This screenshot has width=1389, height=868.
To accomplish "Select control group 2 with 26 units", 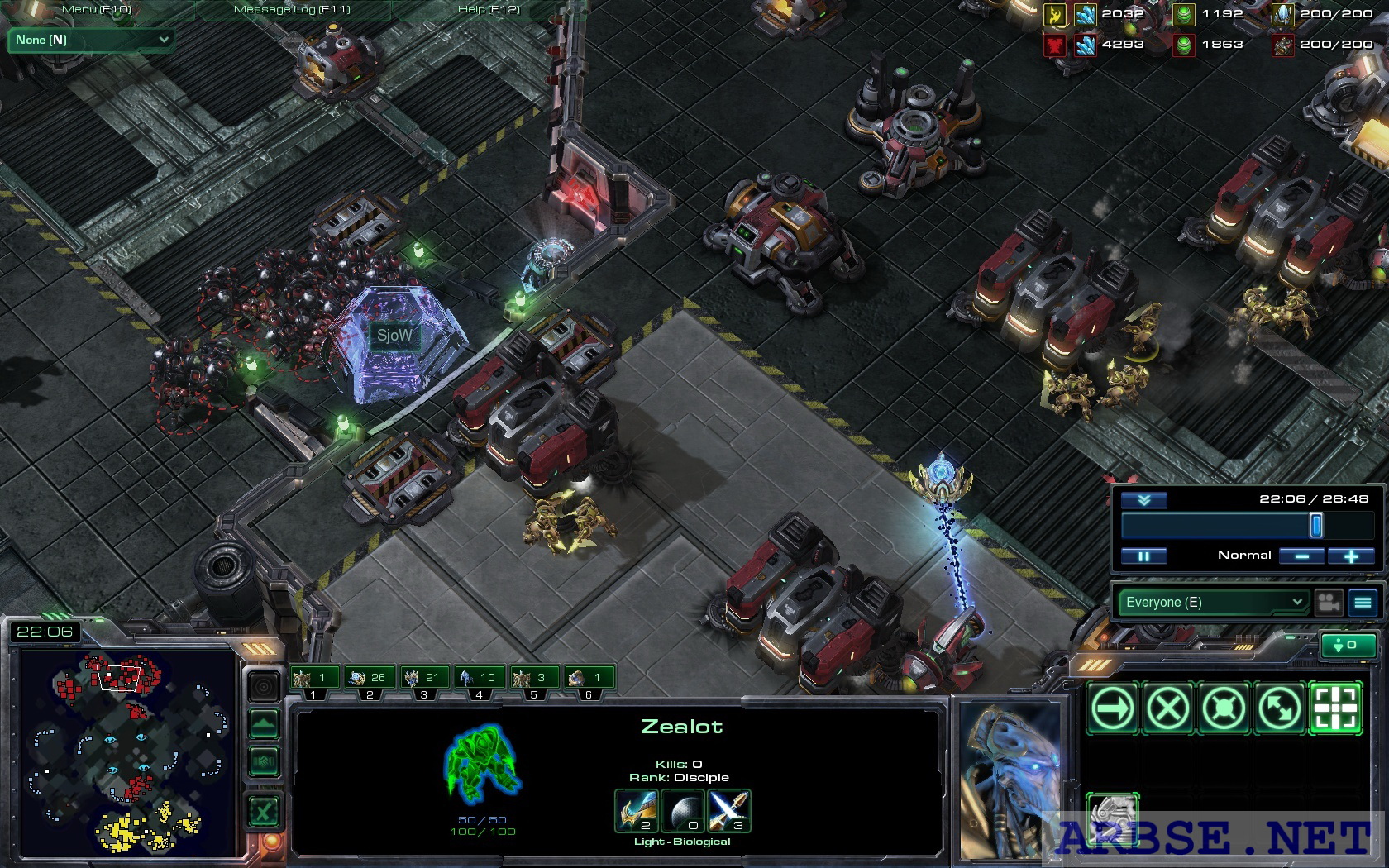I will point(370,679).
